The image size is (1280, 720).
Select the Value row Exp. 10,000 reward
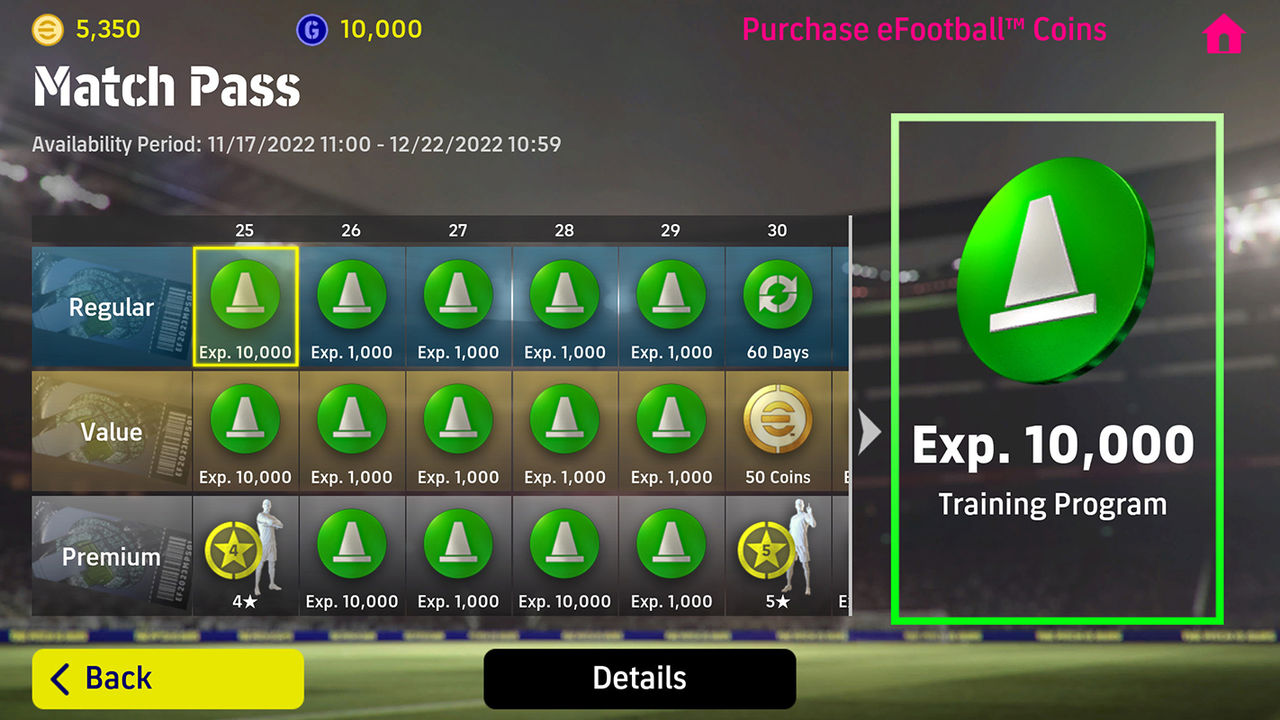click(x=245, y=421)
